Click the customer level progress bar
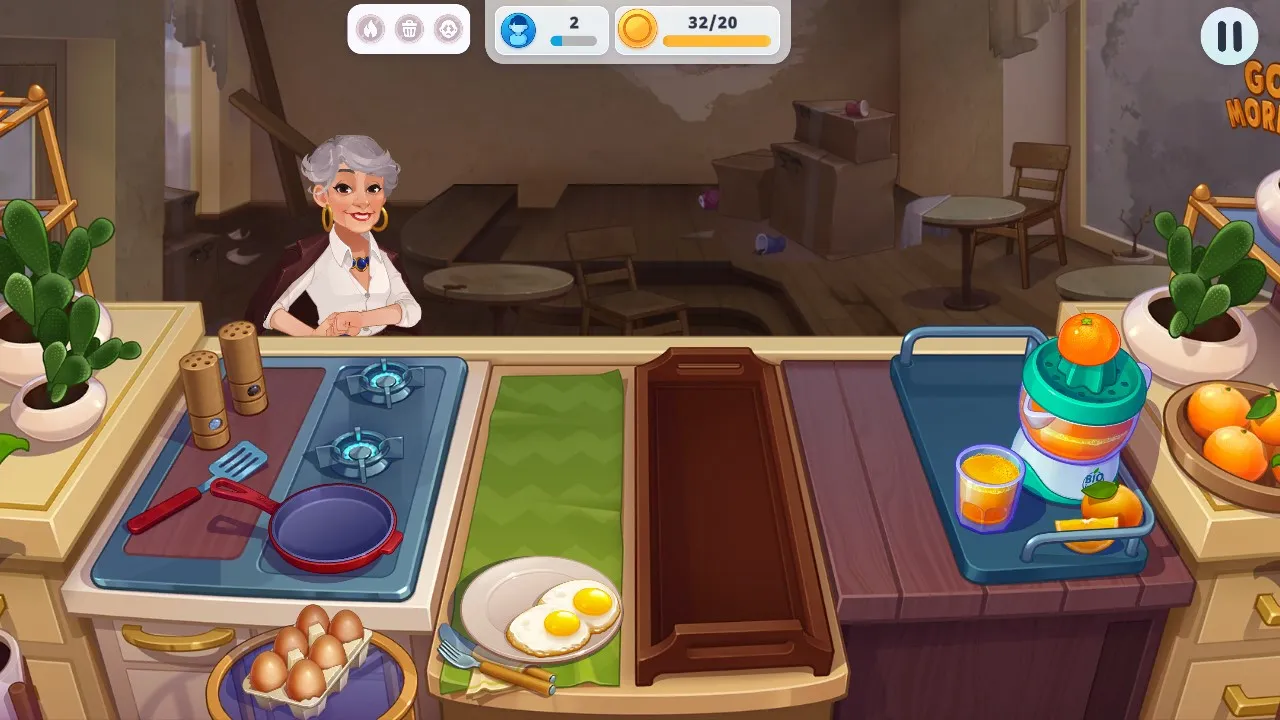 point(573,41)
